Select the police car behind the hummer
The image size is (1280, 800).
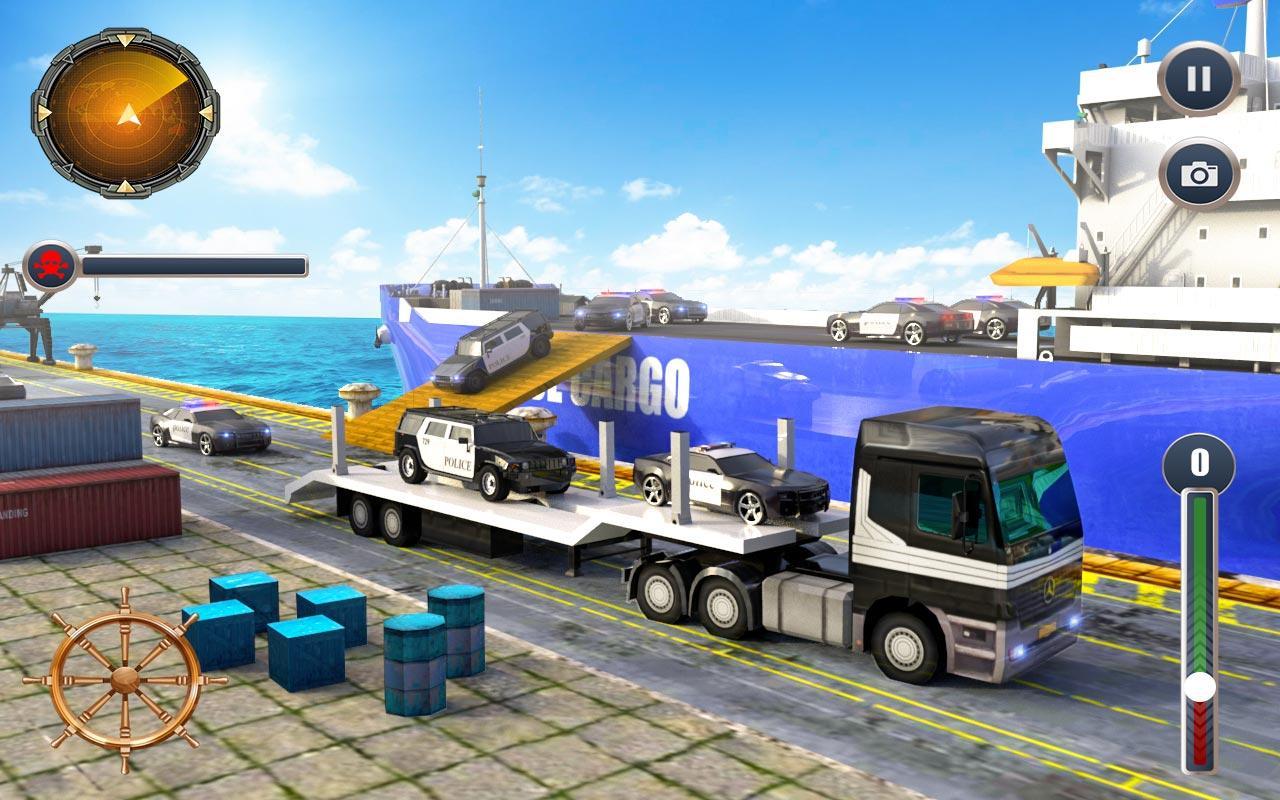pyautogui.click(x=730, y=480)
